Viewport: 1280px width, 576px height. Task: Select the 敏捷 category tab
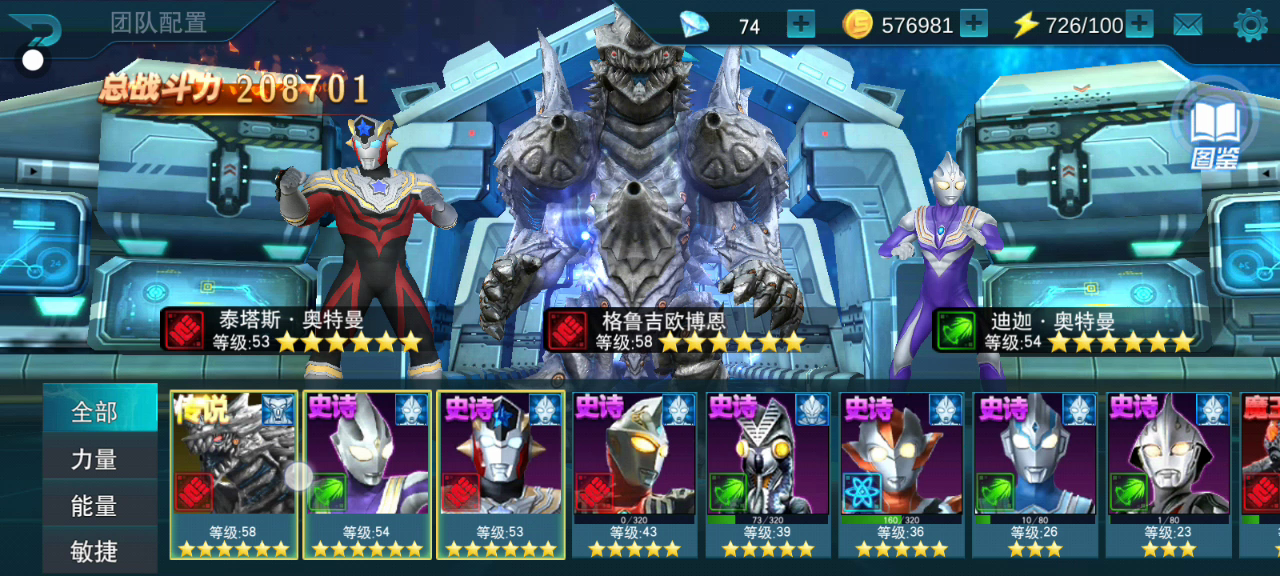click(97, 550)
